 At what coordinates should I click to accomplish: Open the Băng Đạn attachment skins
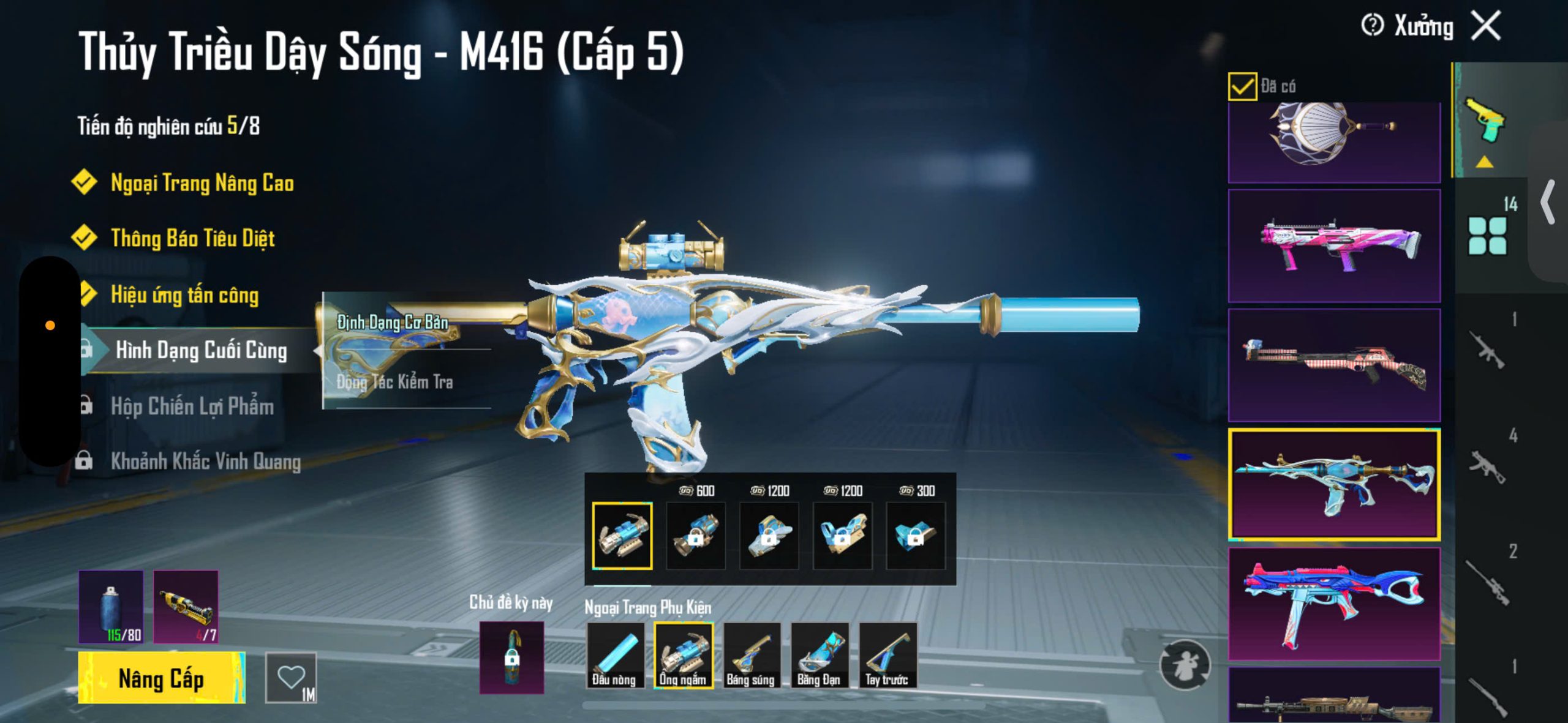point(819,655)
